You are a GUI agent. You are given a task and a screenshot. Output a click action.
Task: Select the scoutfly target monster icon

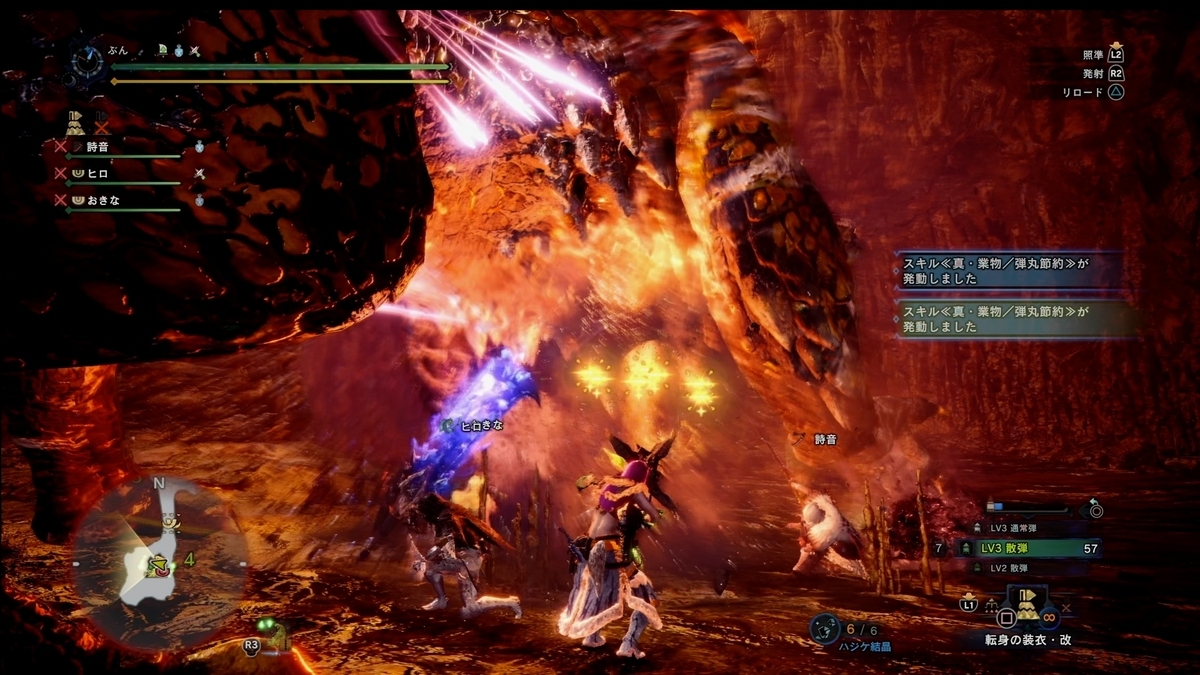(x=274, y=633)
